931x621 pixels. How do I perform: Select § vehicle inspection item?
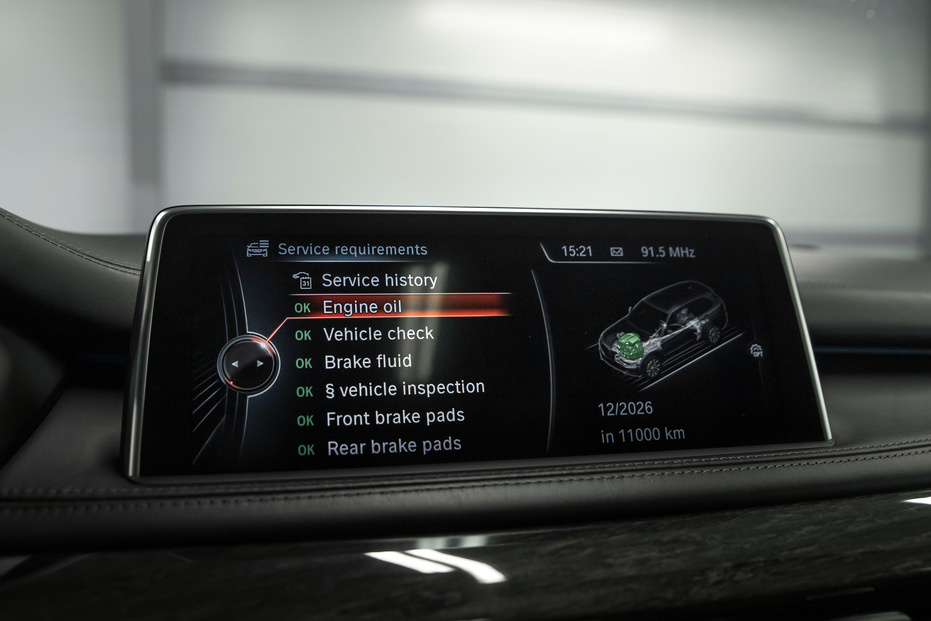(404, 388)
